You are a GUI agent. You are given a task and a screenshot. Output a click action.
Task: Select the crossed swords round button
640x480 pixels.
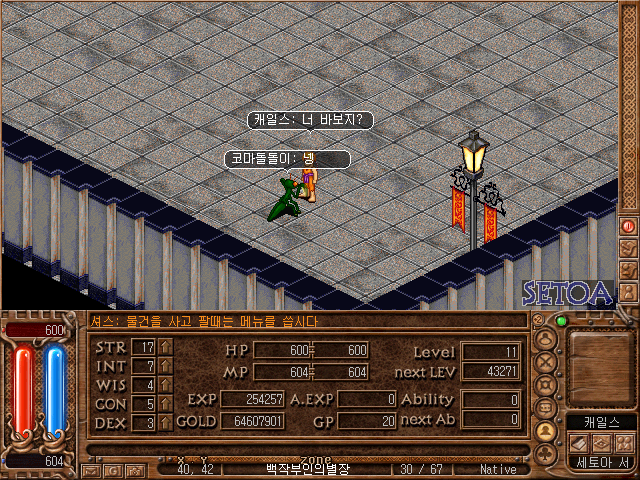546,362
